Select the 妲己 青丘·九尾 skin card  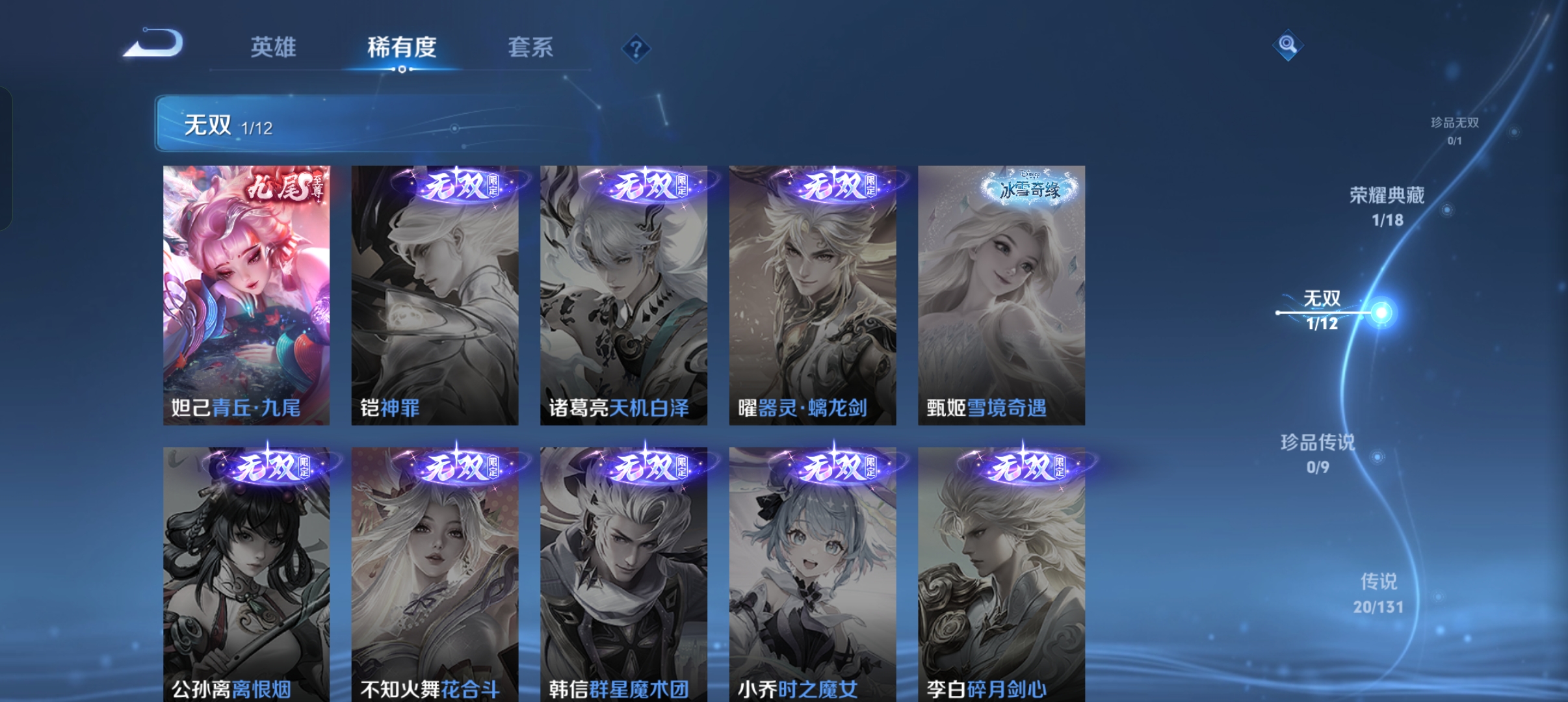(246, 296)
